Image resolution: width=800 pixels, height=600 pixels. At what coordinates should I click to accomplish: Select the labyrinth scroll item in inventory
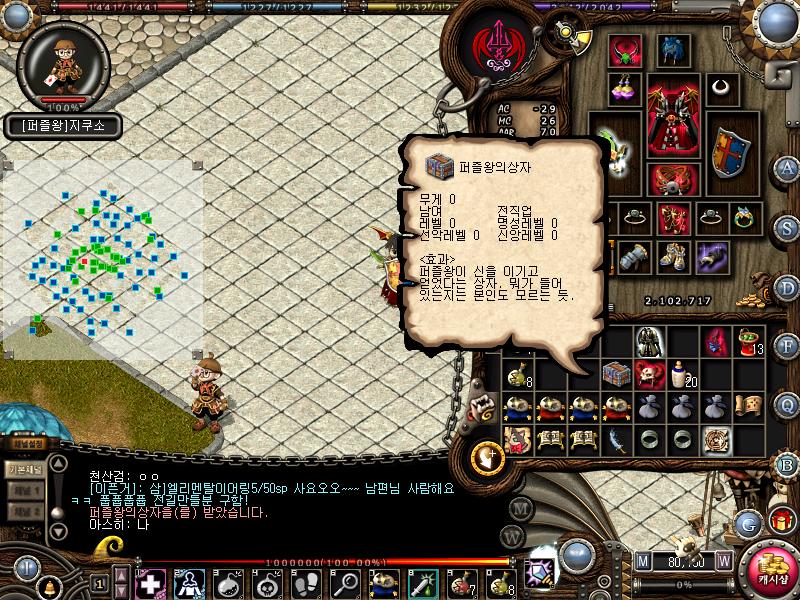pyautogui.click(x=716, y=438)
